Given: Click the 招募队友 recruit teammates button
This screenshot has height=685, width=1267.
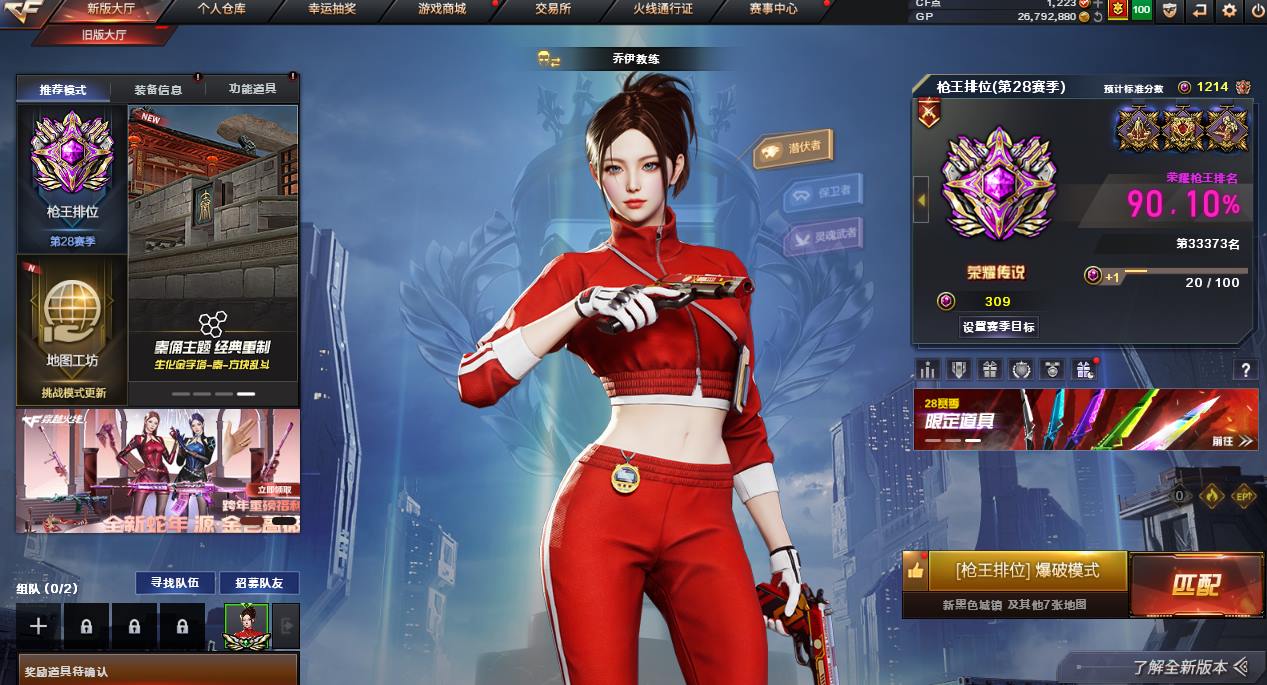Looking at the screenshot, I should point(259,582).
